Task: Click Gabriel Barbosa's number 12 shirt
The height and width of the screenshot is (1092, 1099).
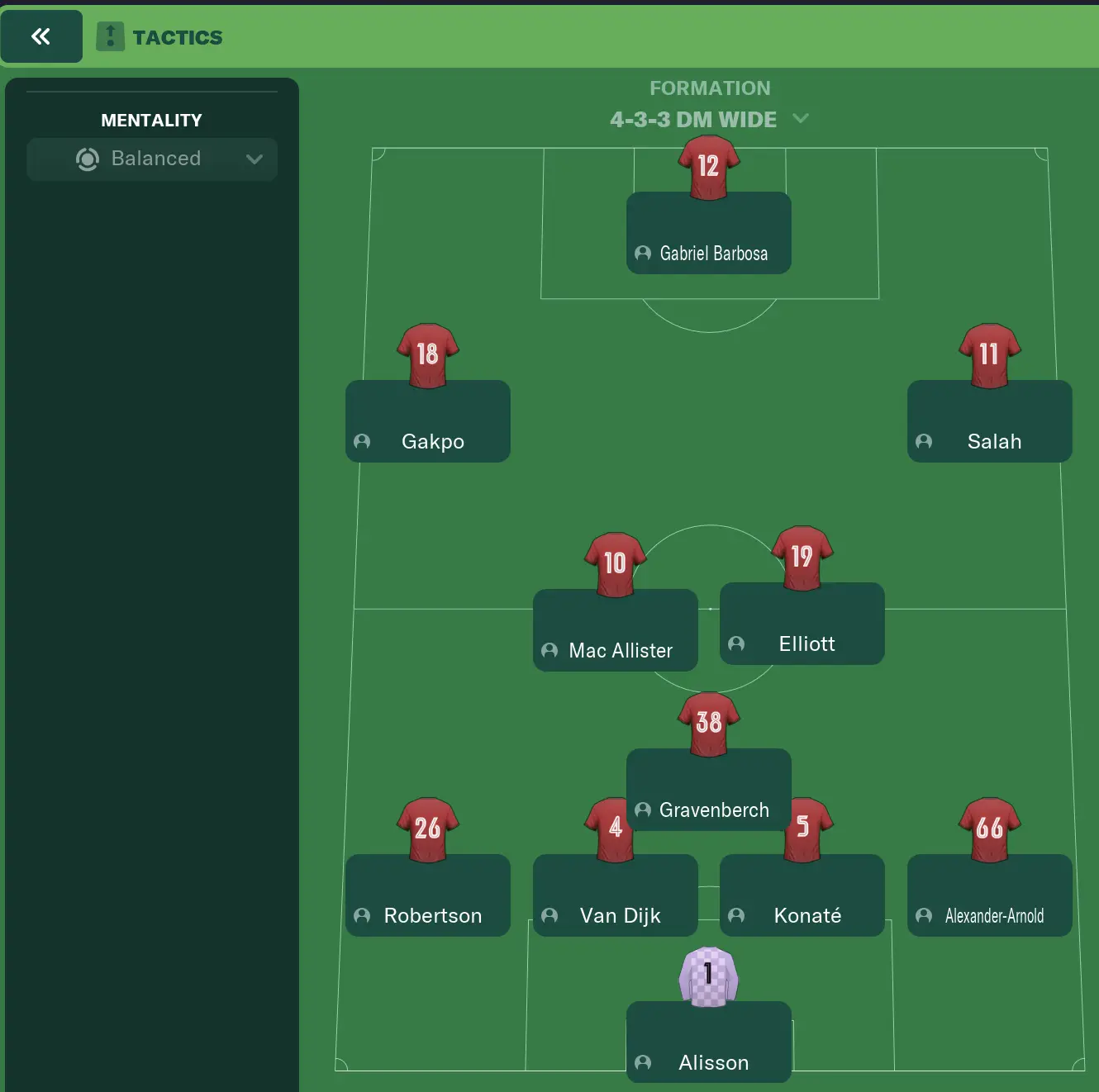Action: point(707,165)
